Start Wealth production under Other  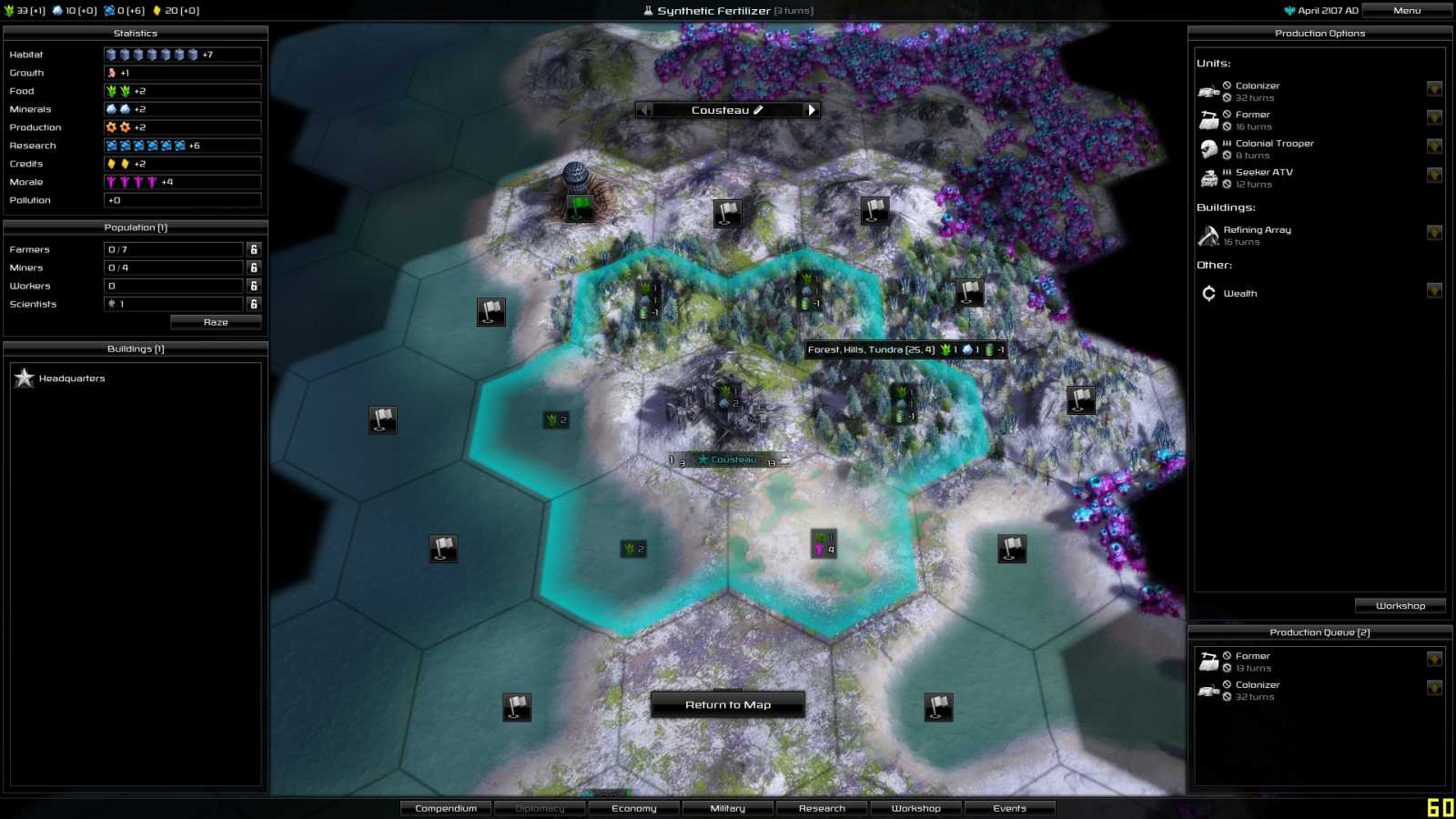point(1241,293)
